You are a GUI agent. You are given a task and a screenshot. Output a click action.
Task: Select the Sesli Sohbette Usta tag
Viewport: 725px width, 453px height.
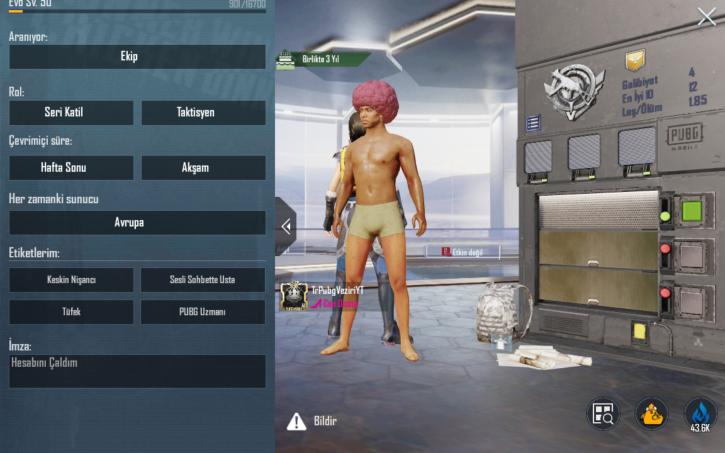pyautogui.click(x=203, y=280)
